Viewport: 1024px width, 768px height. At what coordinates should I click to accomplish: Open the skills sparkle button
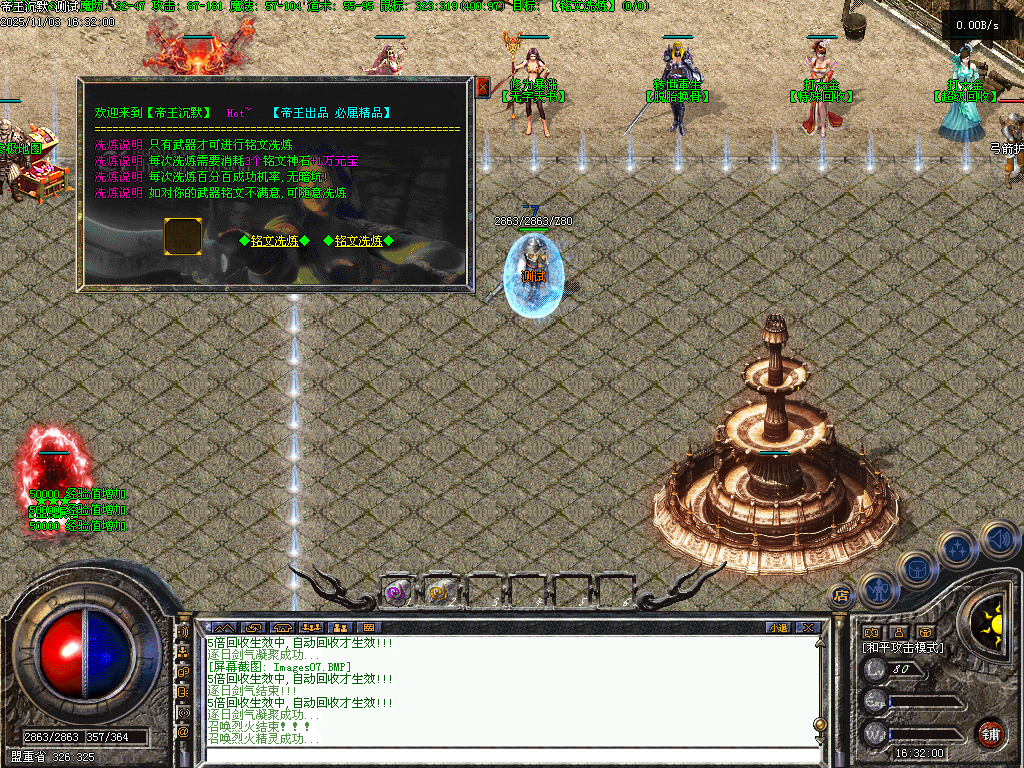pyautogui.click(x=958, y=549)
